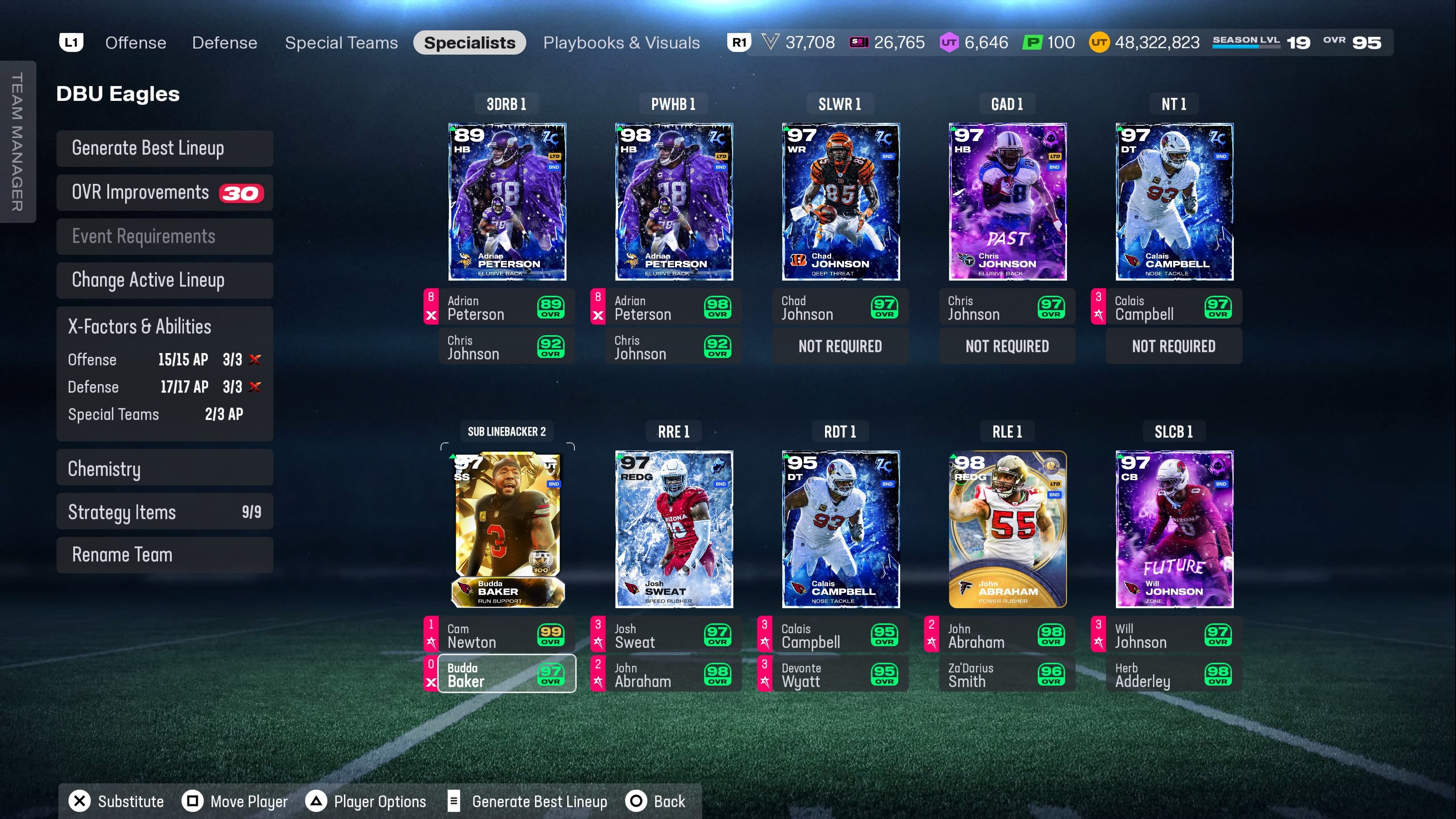The image size is (1456, 819).
Task: Choose the GAD 1 Chris Johnson card
Action: click(1007, 201)
